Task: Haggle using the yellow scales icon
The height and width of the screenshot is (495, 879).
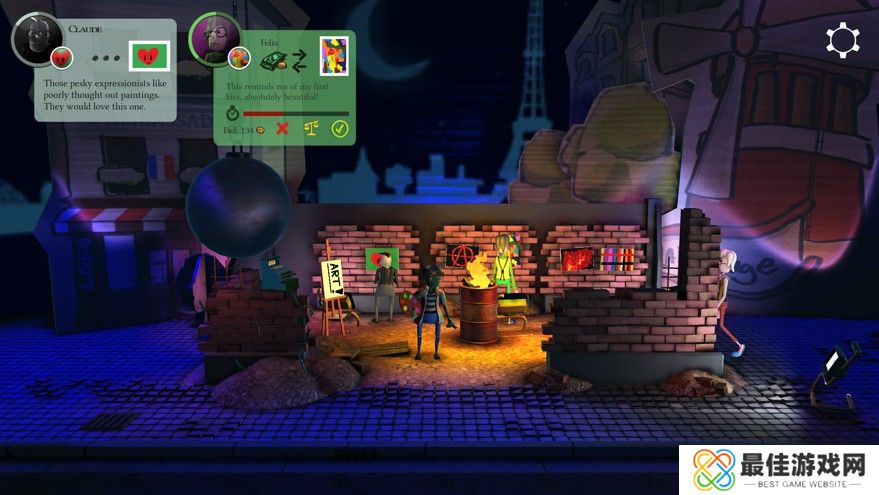Action: tap(310, 129)
